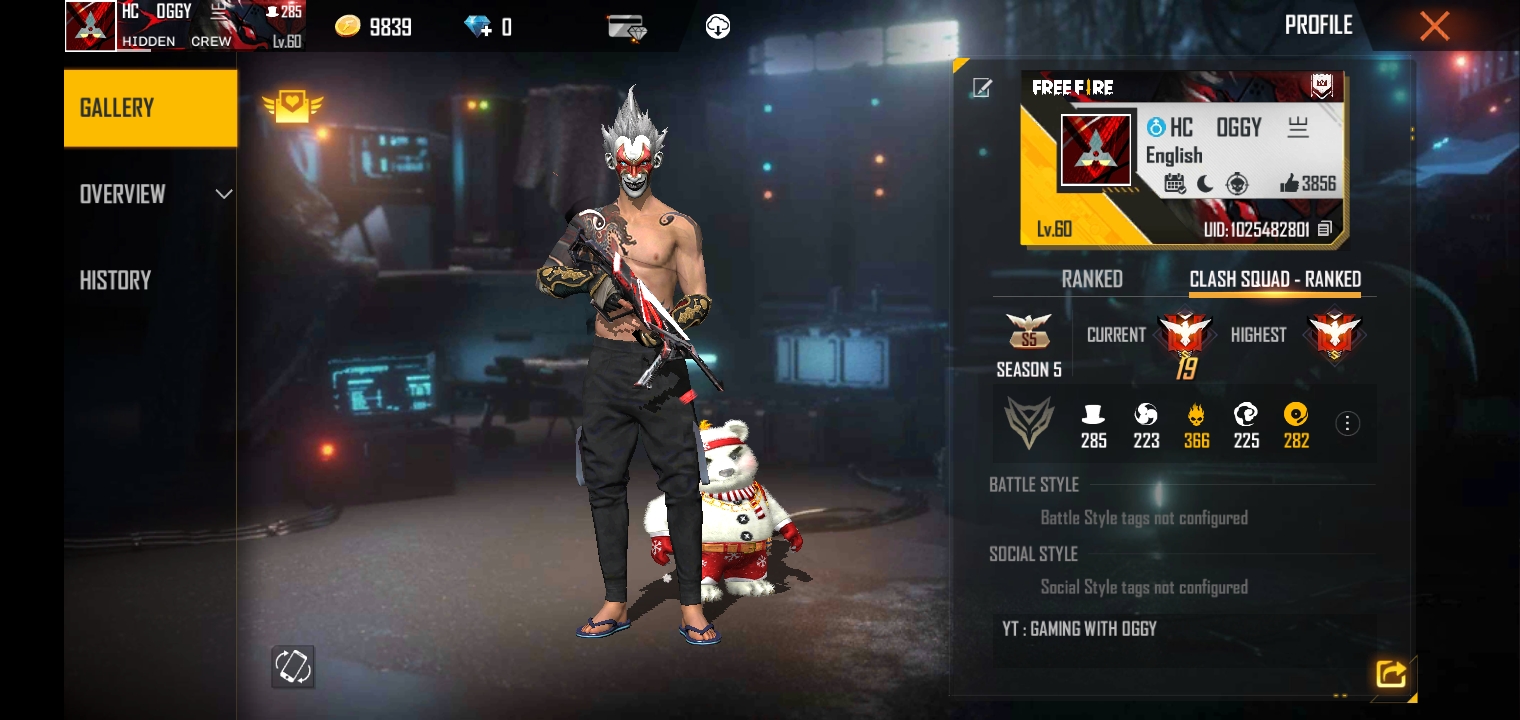This screenshot has height=720, width=1520.
Task: Switch to the Ranked tab
Action: pos(1091,279)
